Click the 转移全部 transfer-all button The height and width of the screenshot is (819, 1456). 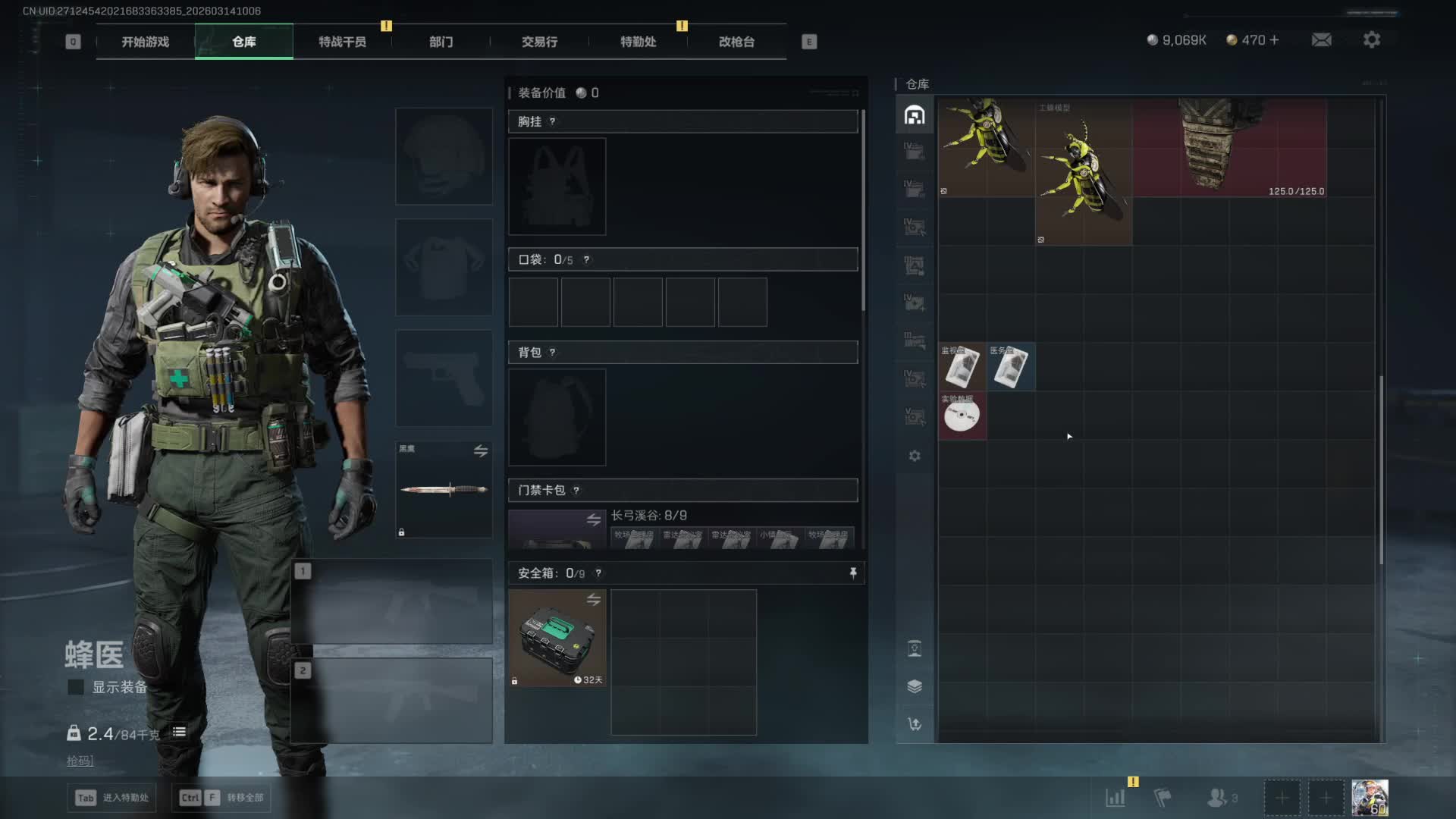(221, 797)
